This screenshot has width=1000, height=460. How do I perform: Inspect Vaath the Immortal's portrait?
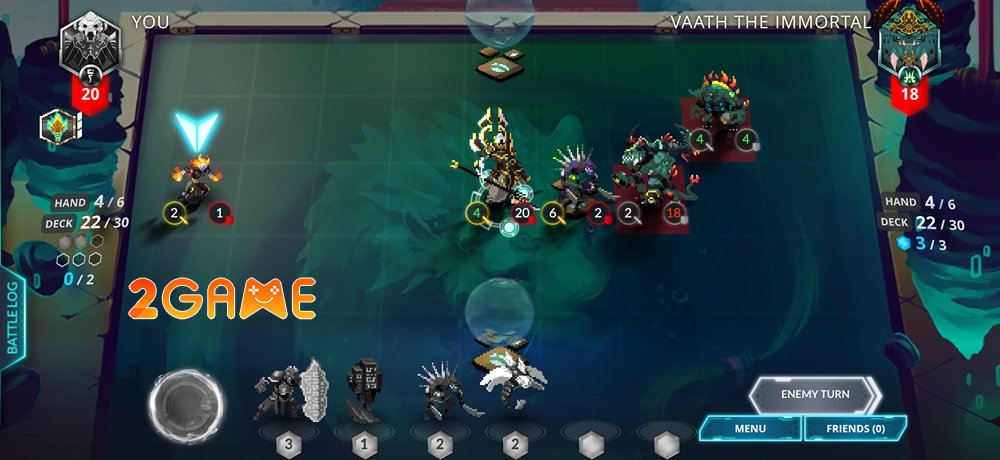pos(909,44)
